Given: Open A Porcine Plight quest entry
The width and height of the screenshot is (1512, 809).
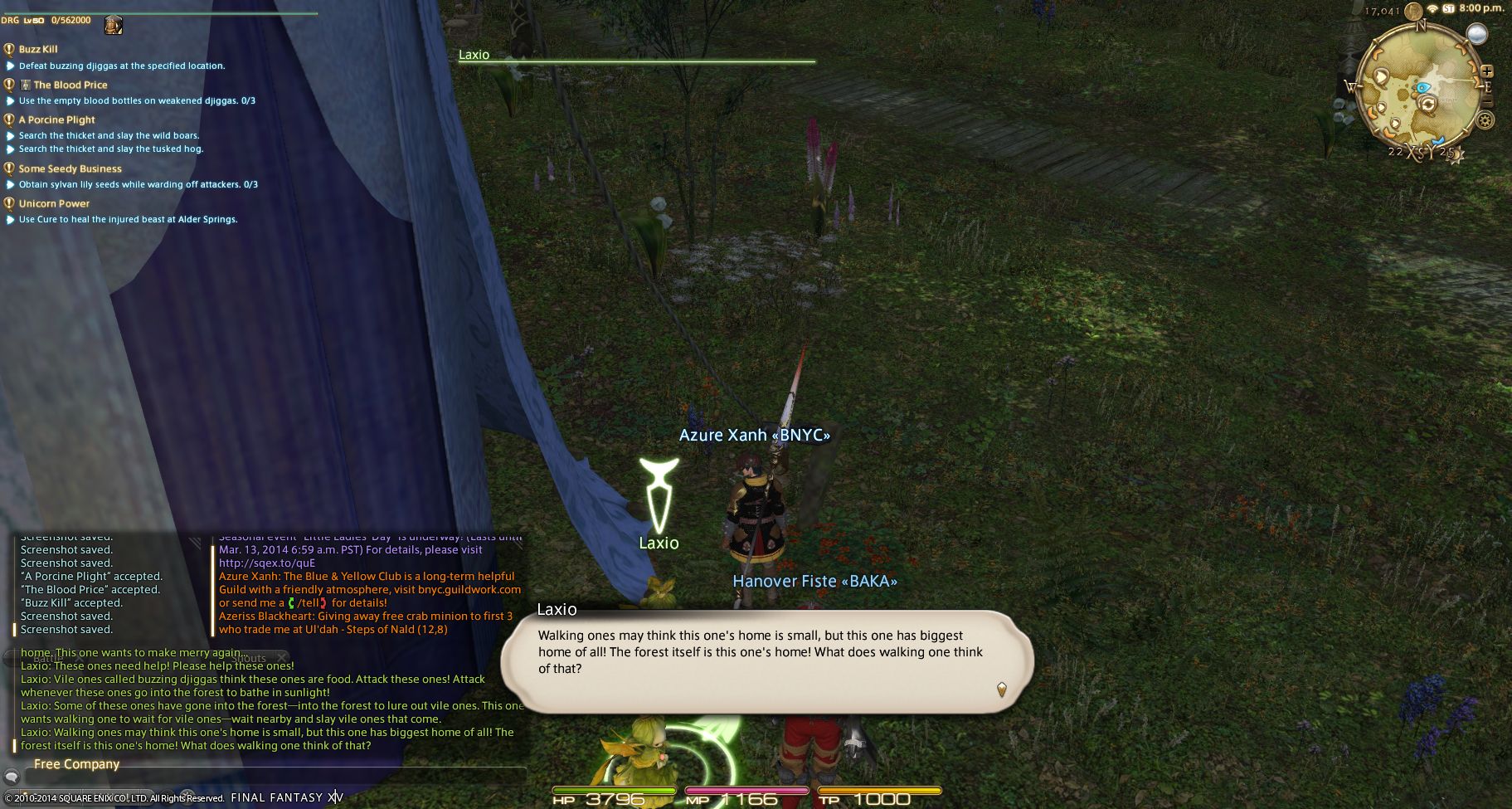Looking at the screenshot, I should 56,119.
